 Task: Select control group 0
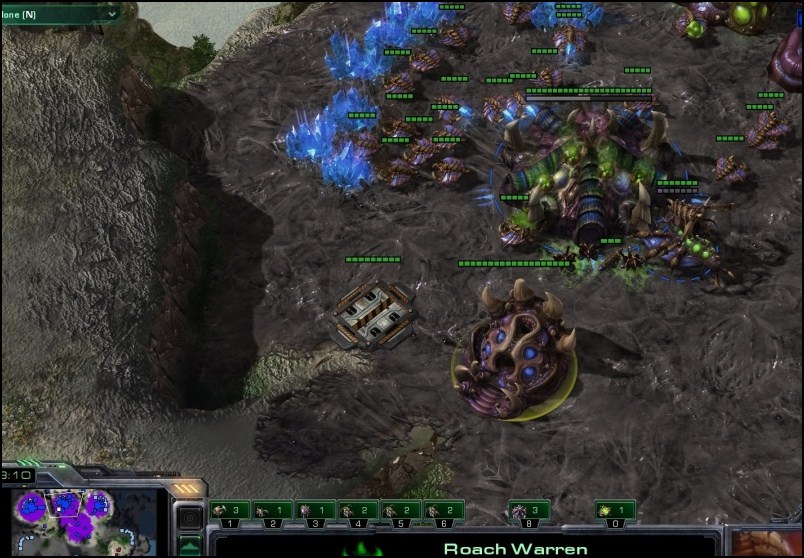click(616, 512)
